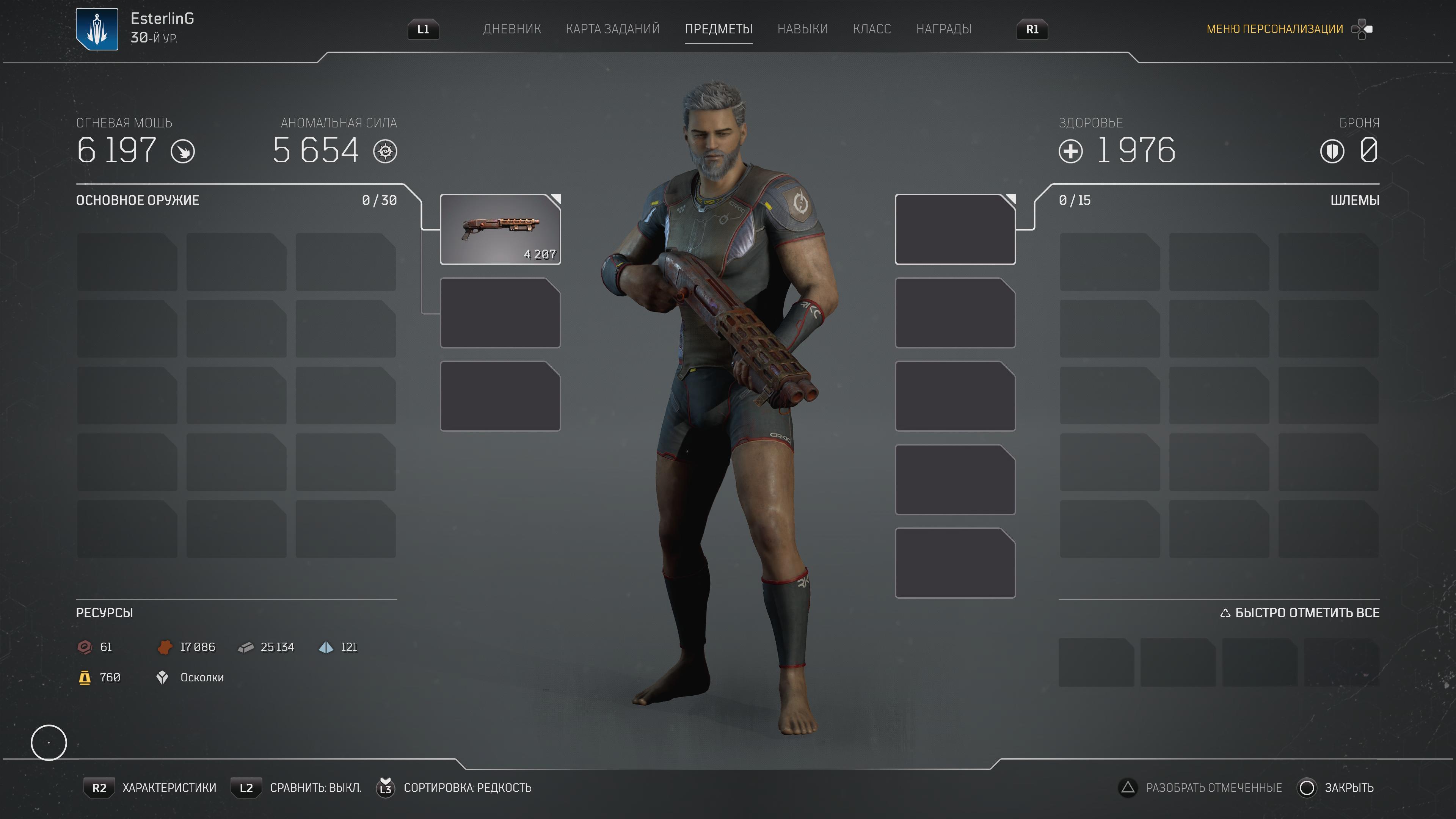Open the Карта заданий tab
1456x819 pixels.
click(613, 29)
